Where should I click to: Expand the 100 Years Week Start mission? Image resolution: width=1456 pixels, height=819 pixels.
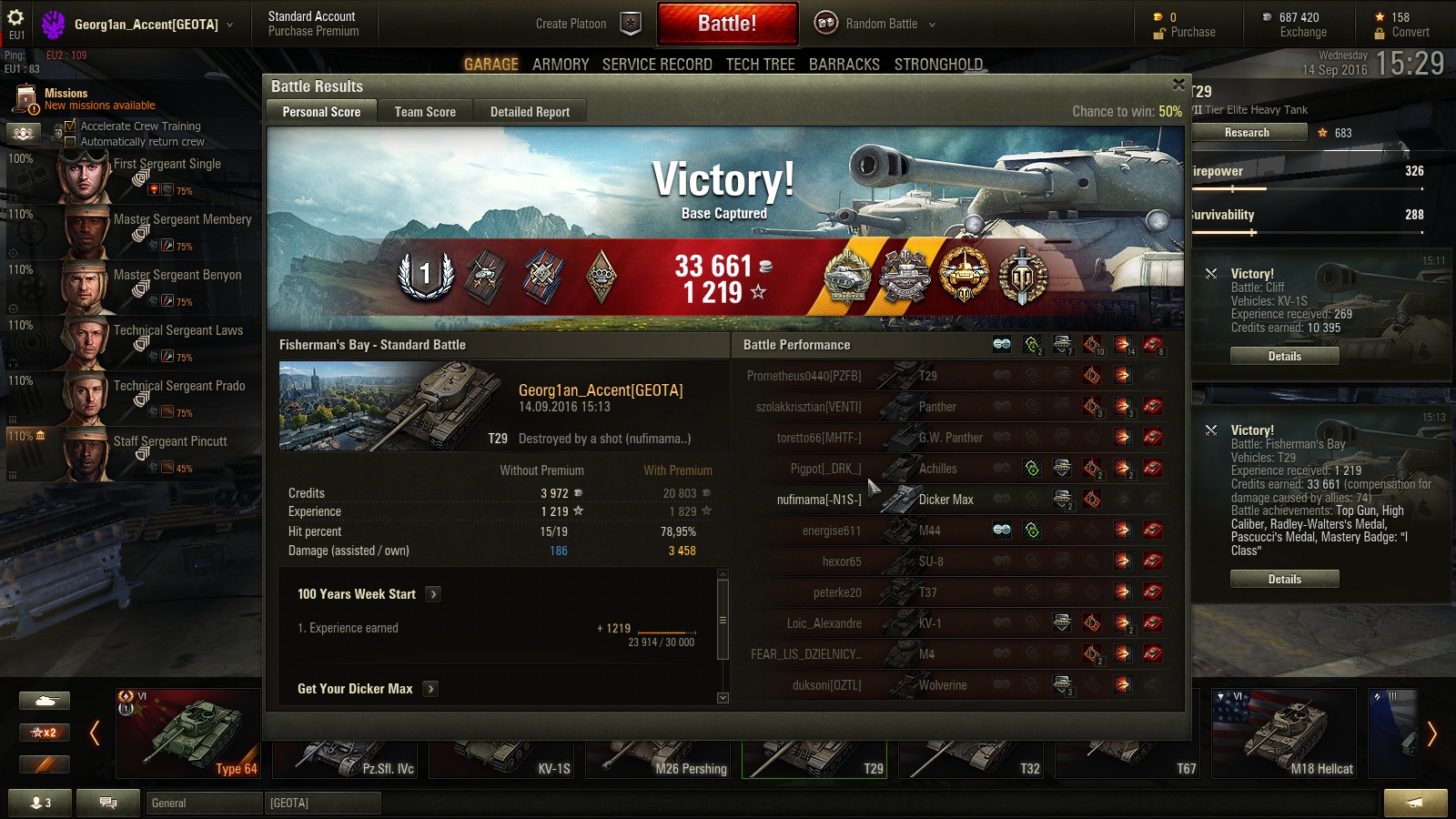[x=433, y=594]
